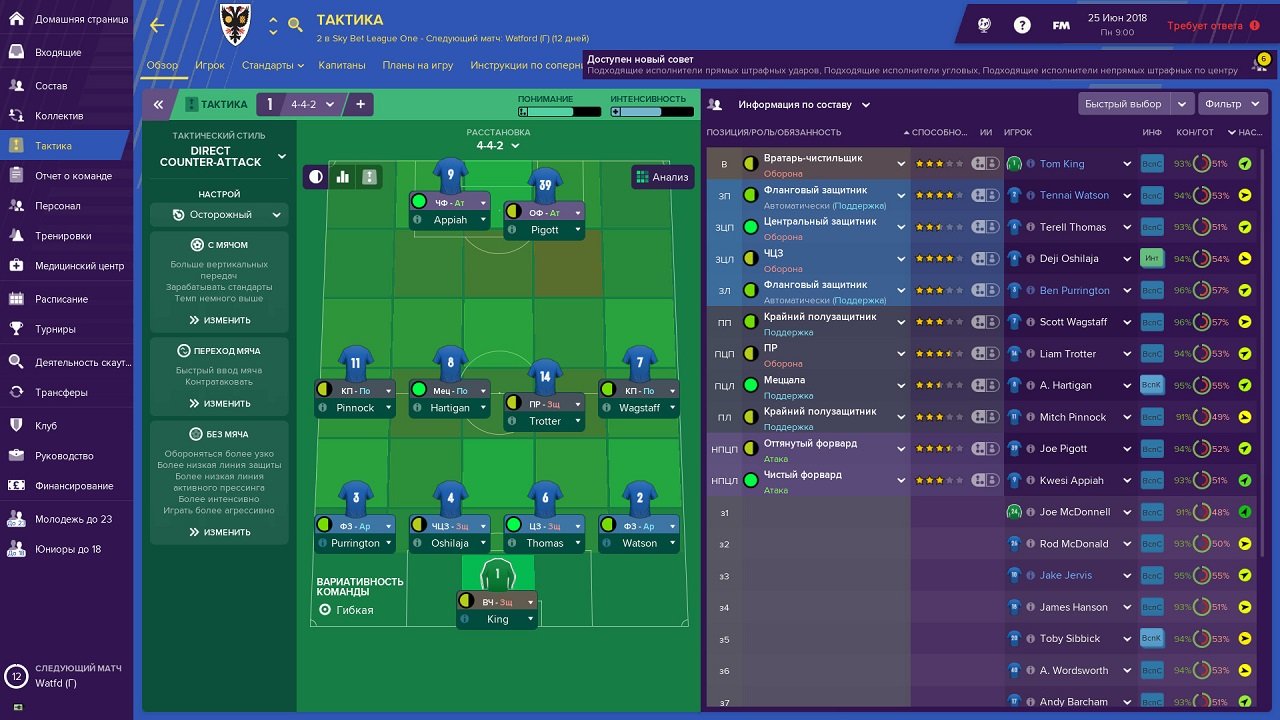Open the FM logo icon in the top bar
This screenshot has width=1280, height=720.
coord(1060,24)
